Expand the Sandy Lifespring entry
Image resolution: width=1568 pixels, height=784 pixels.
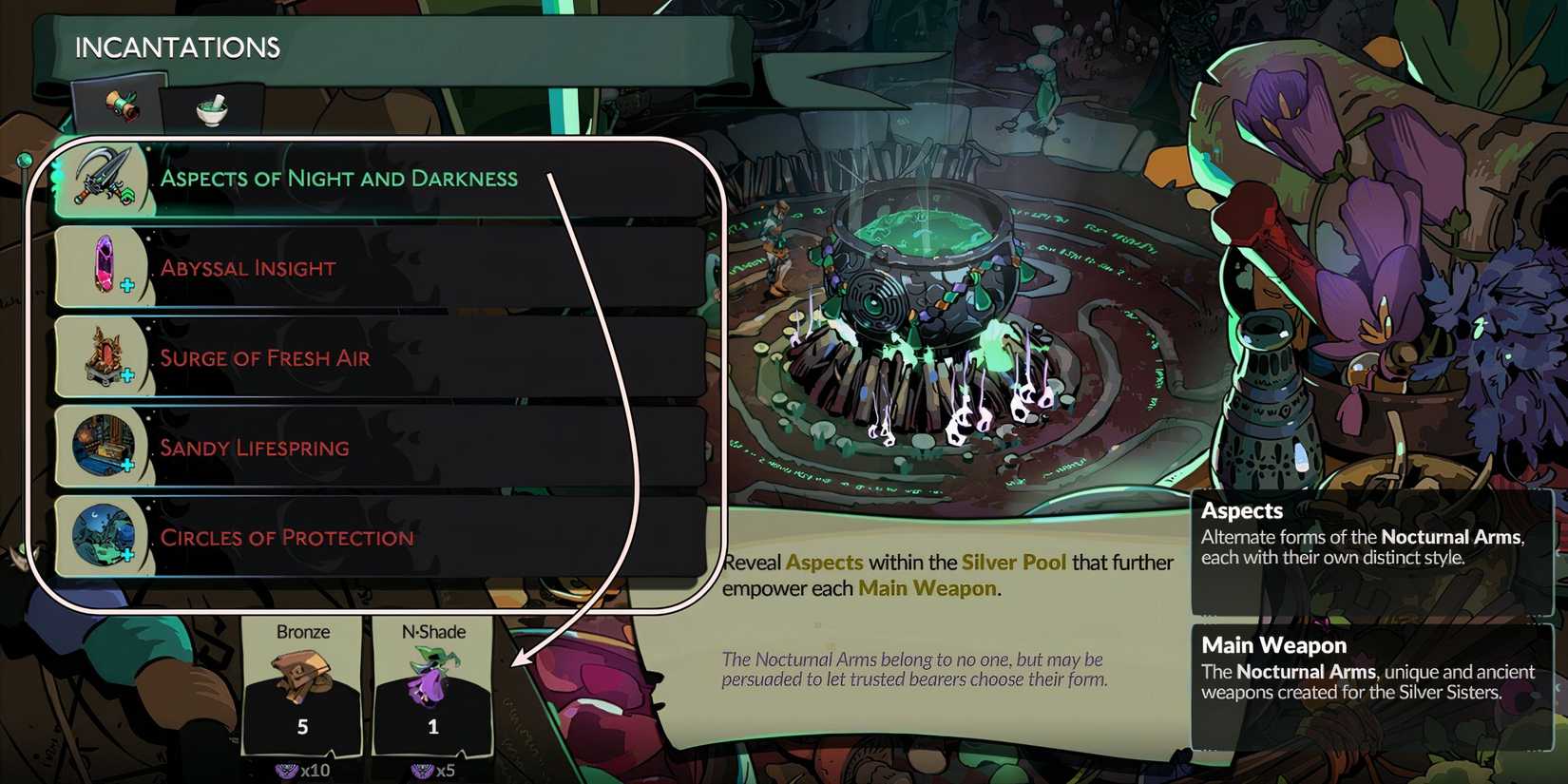[x=380, y=447]
